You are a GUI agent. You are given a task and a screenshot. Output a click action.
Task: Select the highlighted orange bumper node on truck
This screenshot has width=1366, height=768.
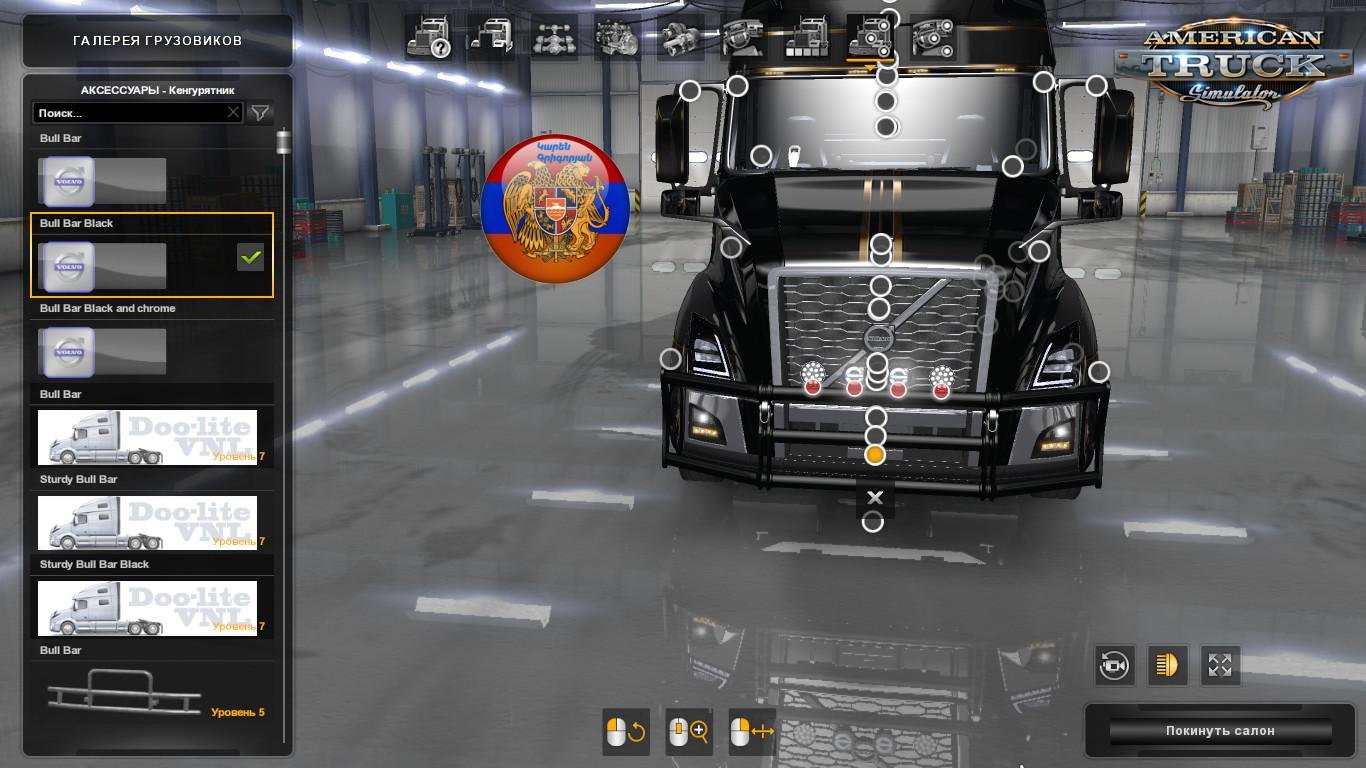[x=875, y=454]
